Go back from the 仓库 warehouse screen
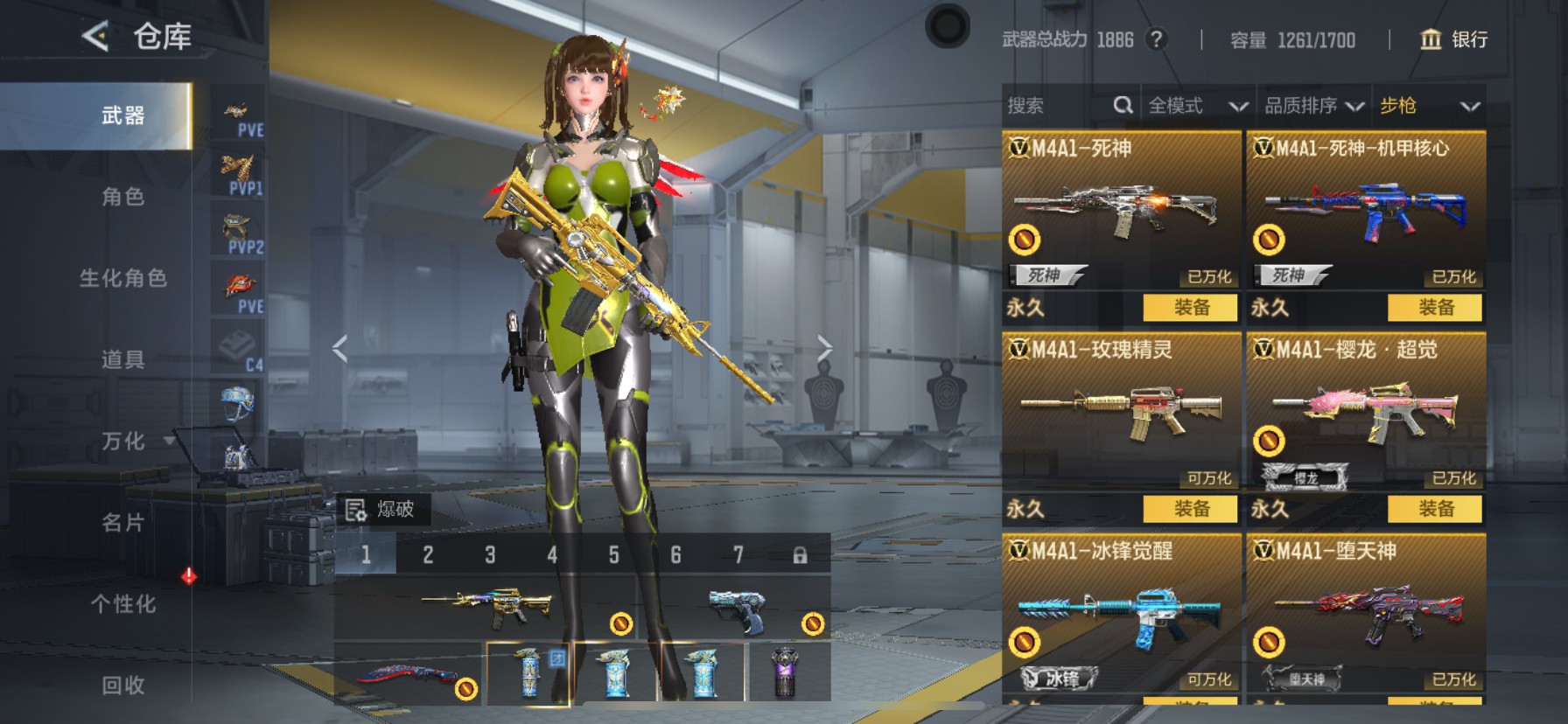Image resolution: width=1568 pixels, height=724 pixels. click(95, 36)
